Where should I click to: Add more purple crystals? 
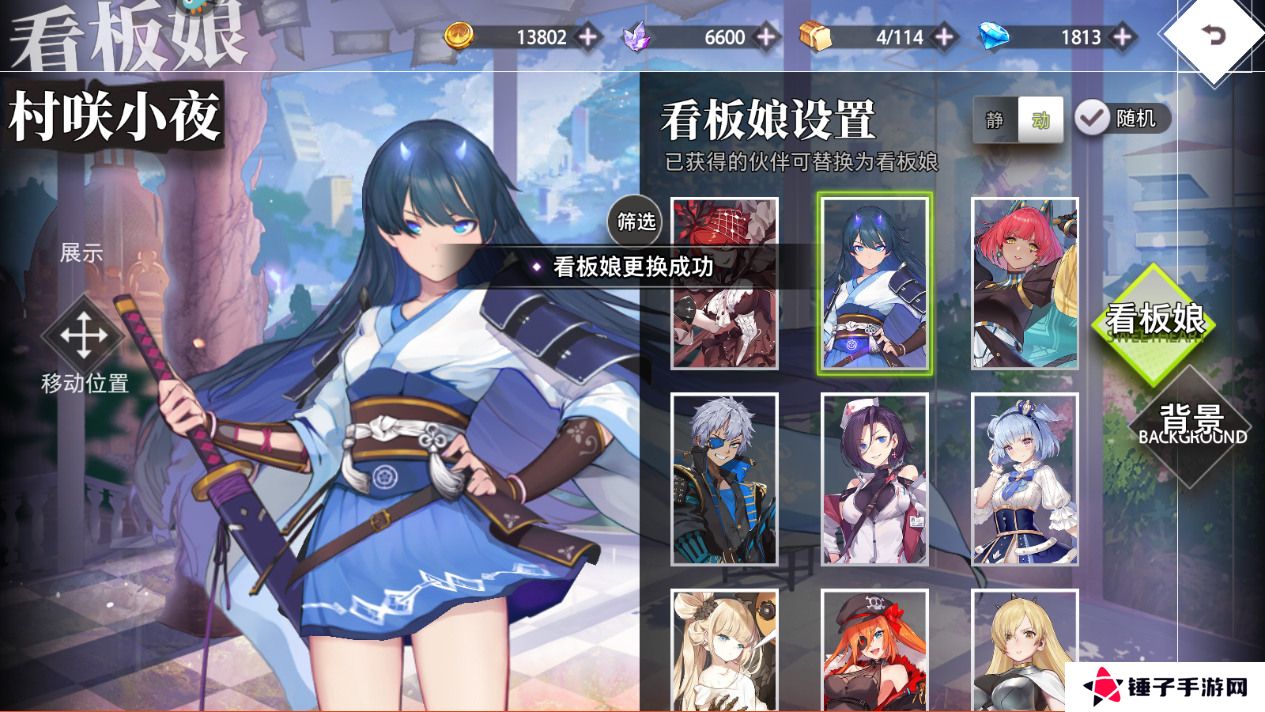tap(766, 37)
